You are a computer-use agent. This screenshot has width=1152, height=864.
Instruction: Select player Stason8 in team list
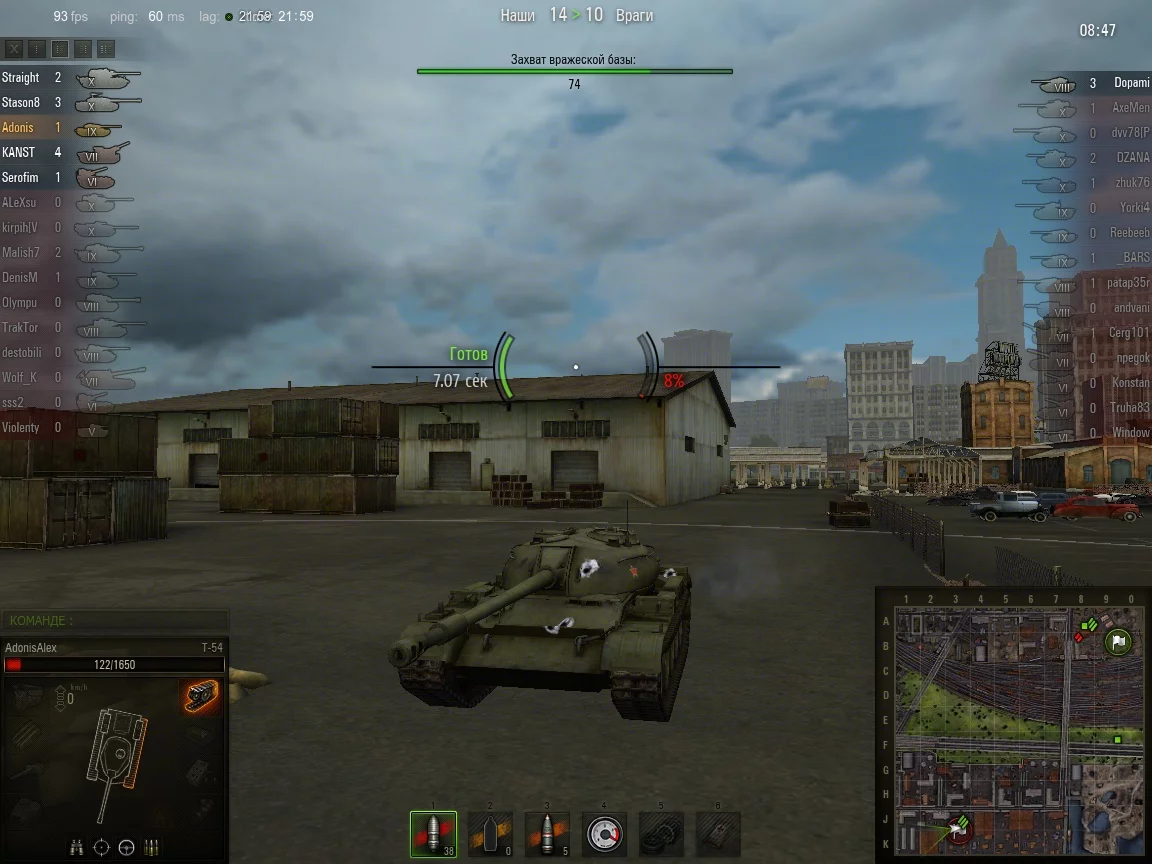(x=21, y=102)
